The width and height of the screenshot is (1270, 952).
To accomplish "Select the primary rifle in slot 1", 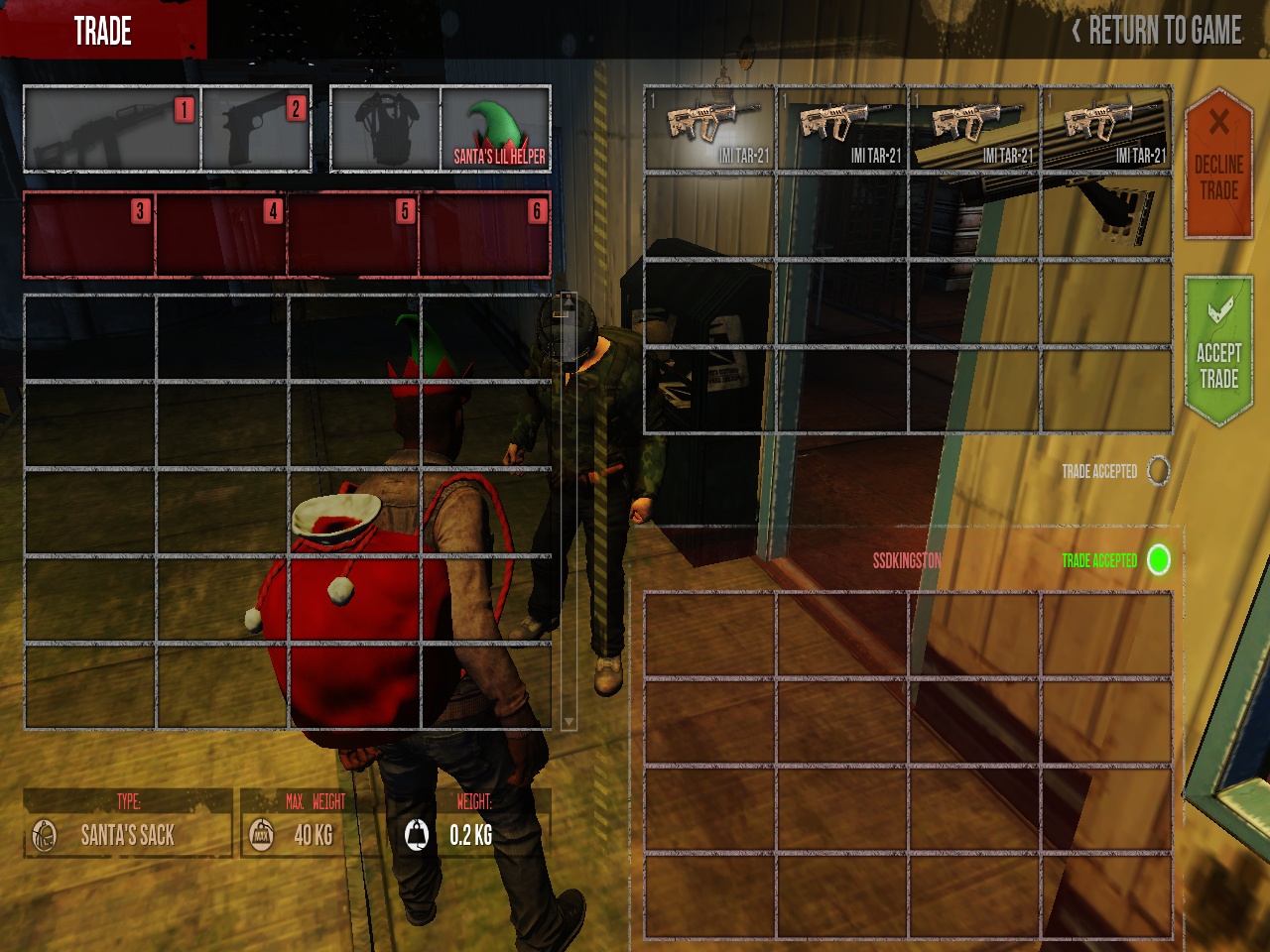I will point(111,130).
